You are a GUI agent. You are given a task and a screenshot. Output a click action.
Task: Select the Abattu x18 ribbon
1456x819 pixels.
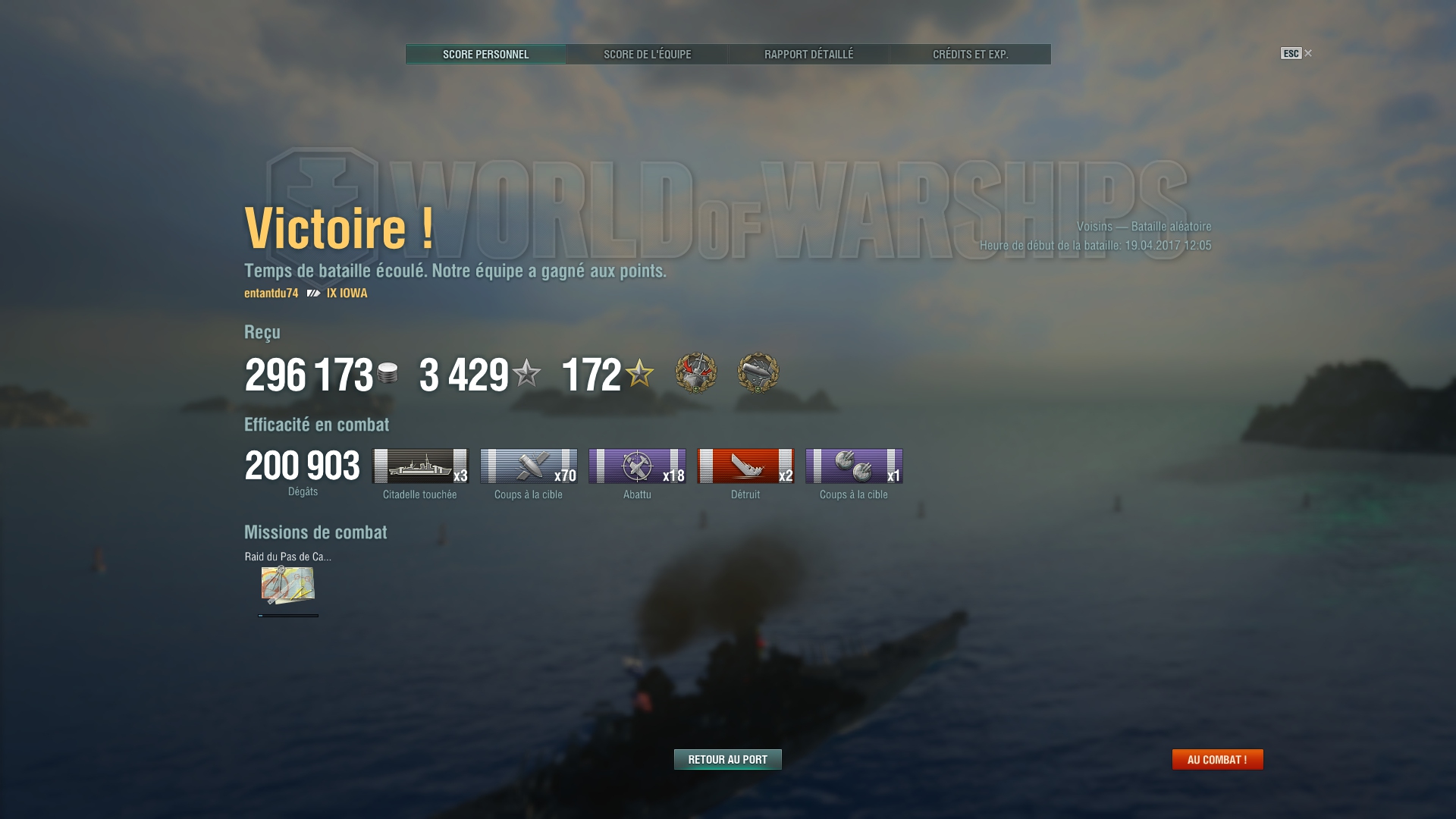tap(637, 466)
